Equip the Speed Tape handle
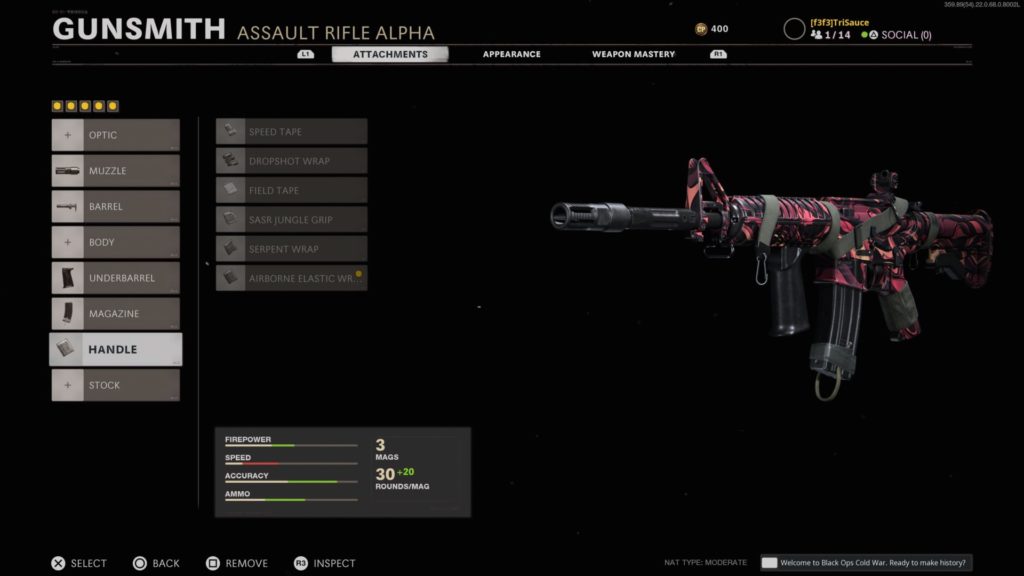 (x=292, y=132)
